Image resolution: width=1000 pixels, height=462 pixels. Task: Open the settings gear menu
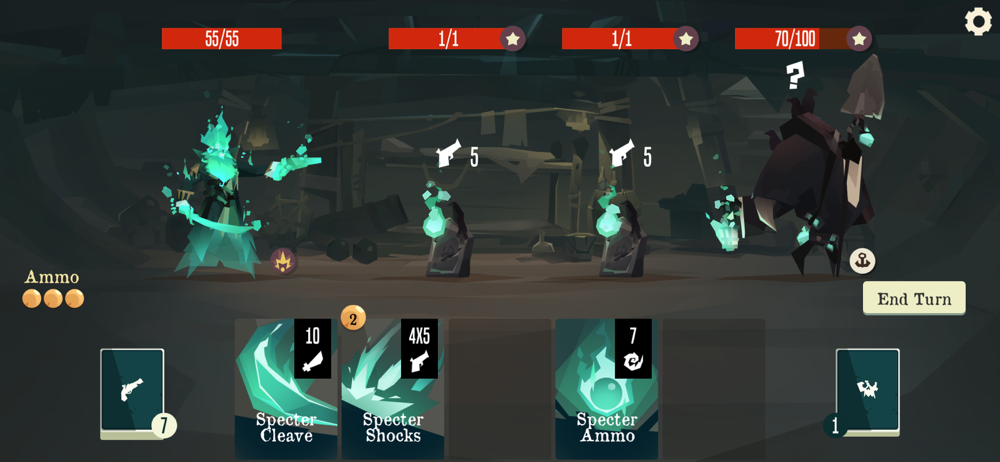(x=978, y=21)
